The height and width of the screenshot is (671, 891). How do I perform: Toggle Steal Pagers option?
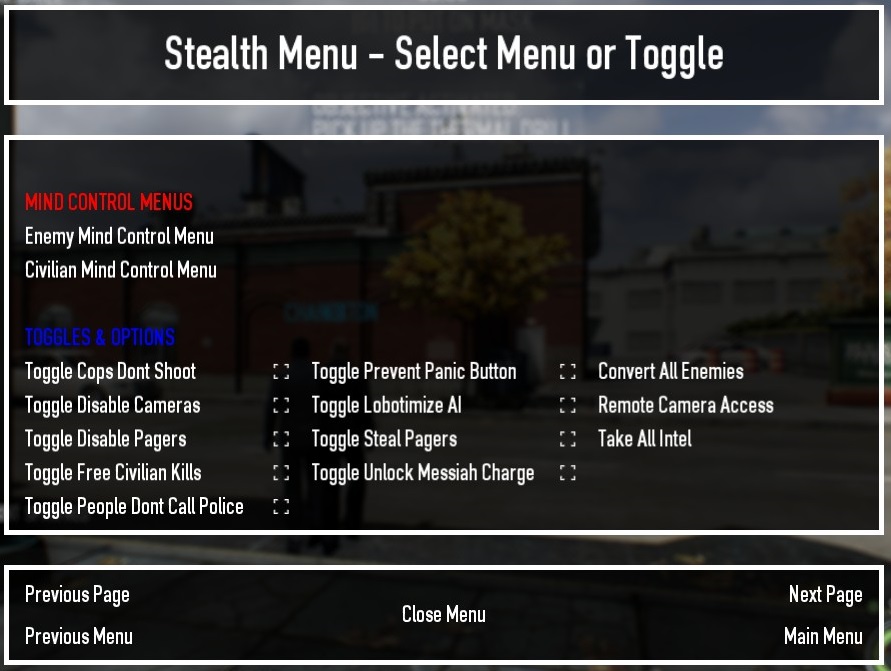[384, 439]
